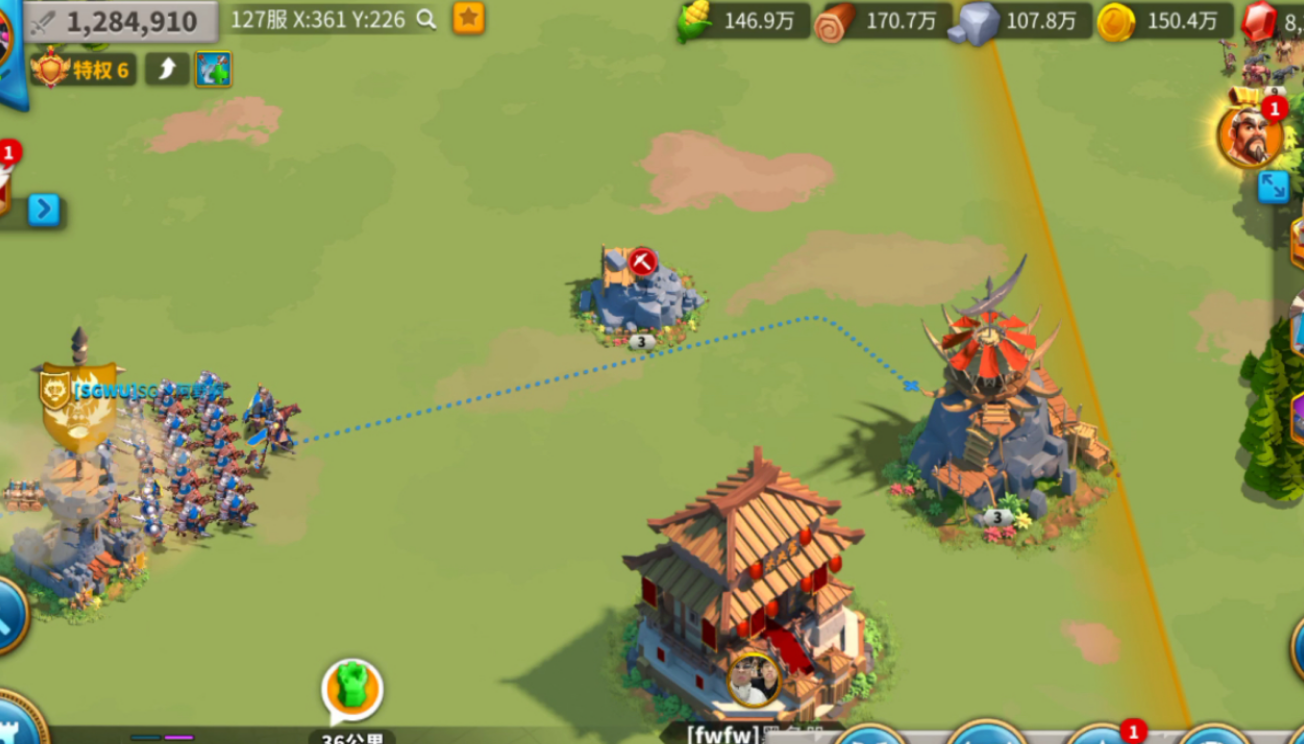This screenshot has width=1304, height=744.
Task: Click the corn food resource counter
Action: [742, 21]
